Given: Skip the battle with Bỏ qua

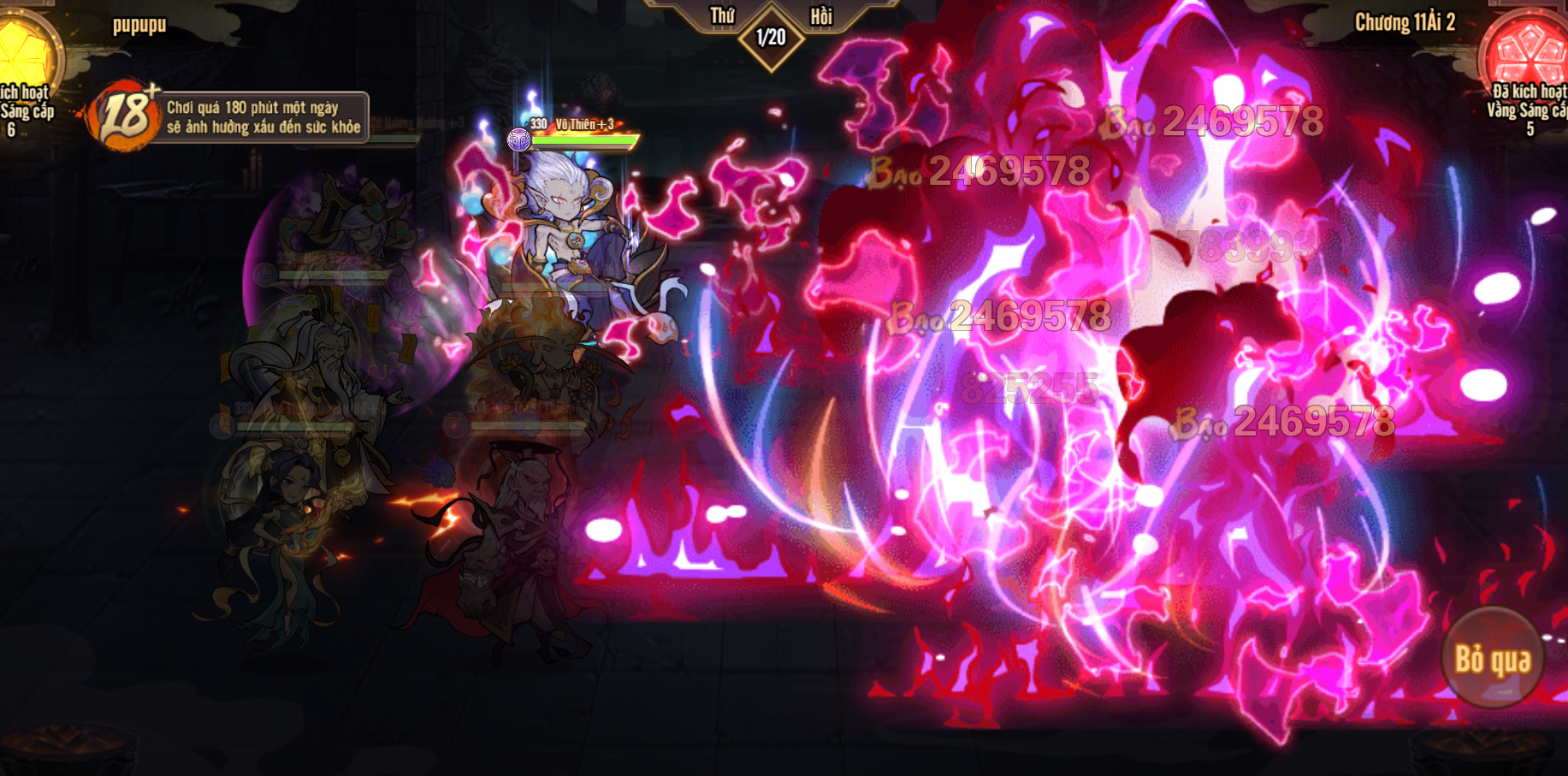Looking at the screenshot, I should [1492, 660].
